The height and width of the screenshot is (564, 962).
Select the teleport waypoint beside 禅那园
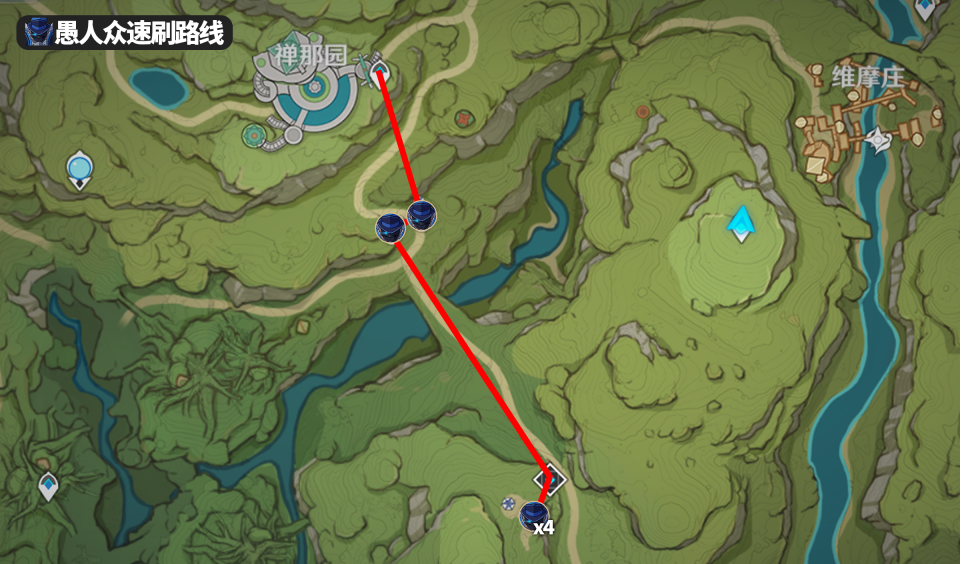[379, 71]
